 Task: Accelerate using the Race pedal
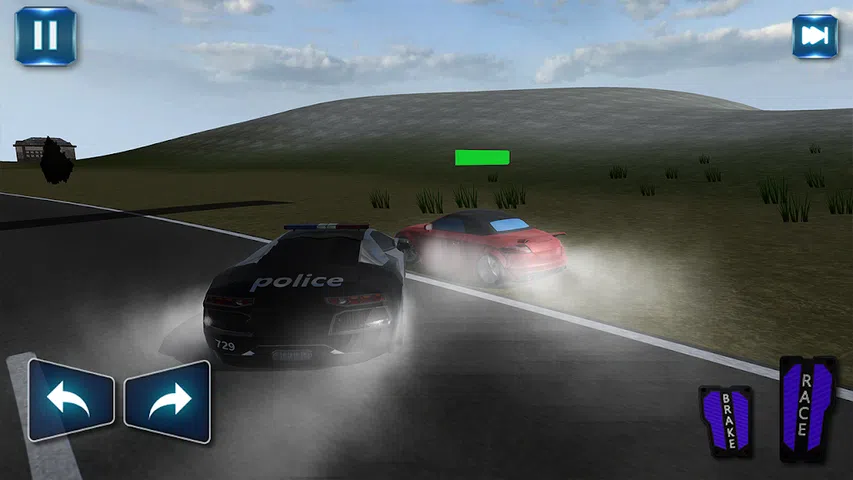point(807,409)
